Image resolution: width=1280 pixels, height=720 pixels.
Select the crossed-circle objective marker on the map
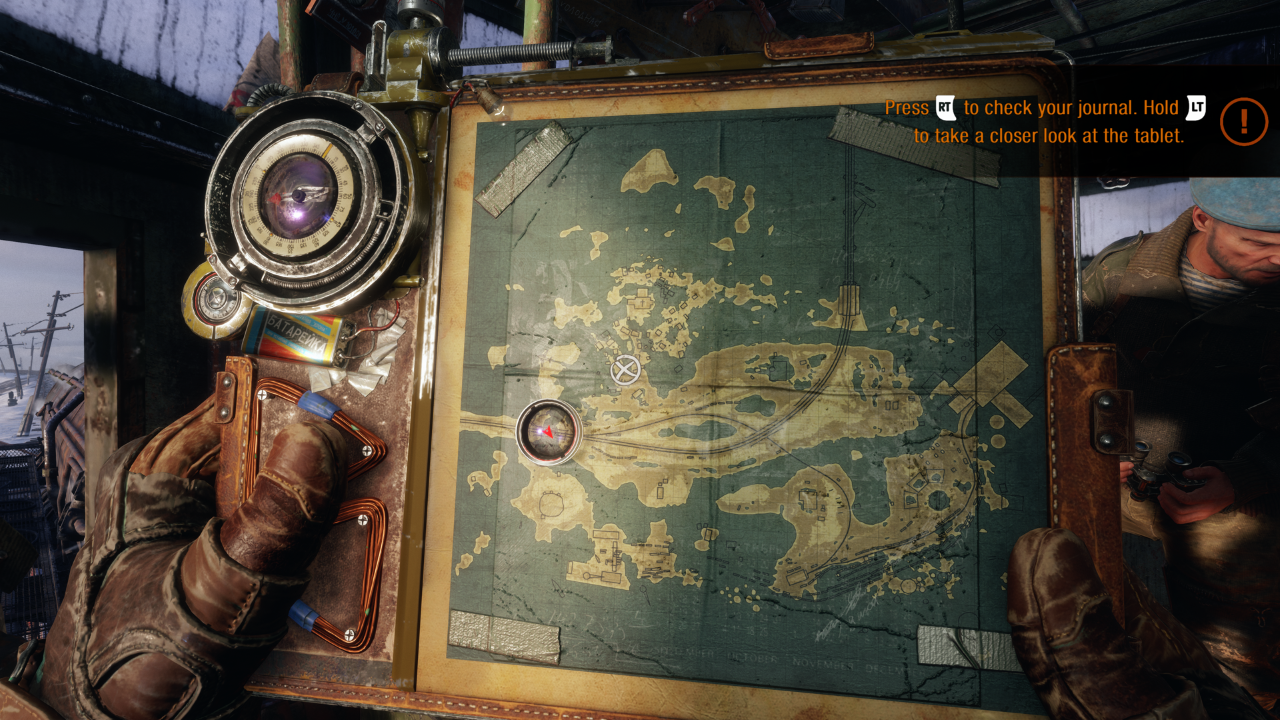click(626, 370)
